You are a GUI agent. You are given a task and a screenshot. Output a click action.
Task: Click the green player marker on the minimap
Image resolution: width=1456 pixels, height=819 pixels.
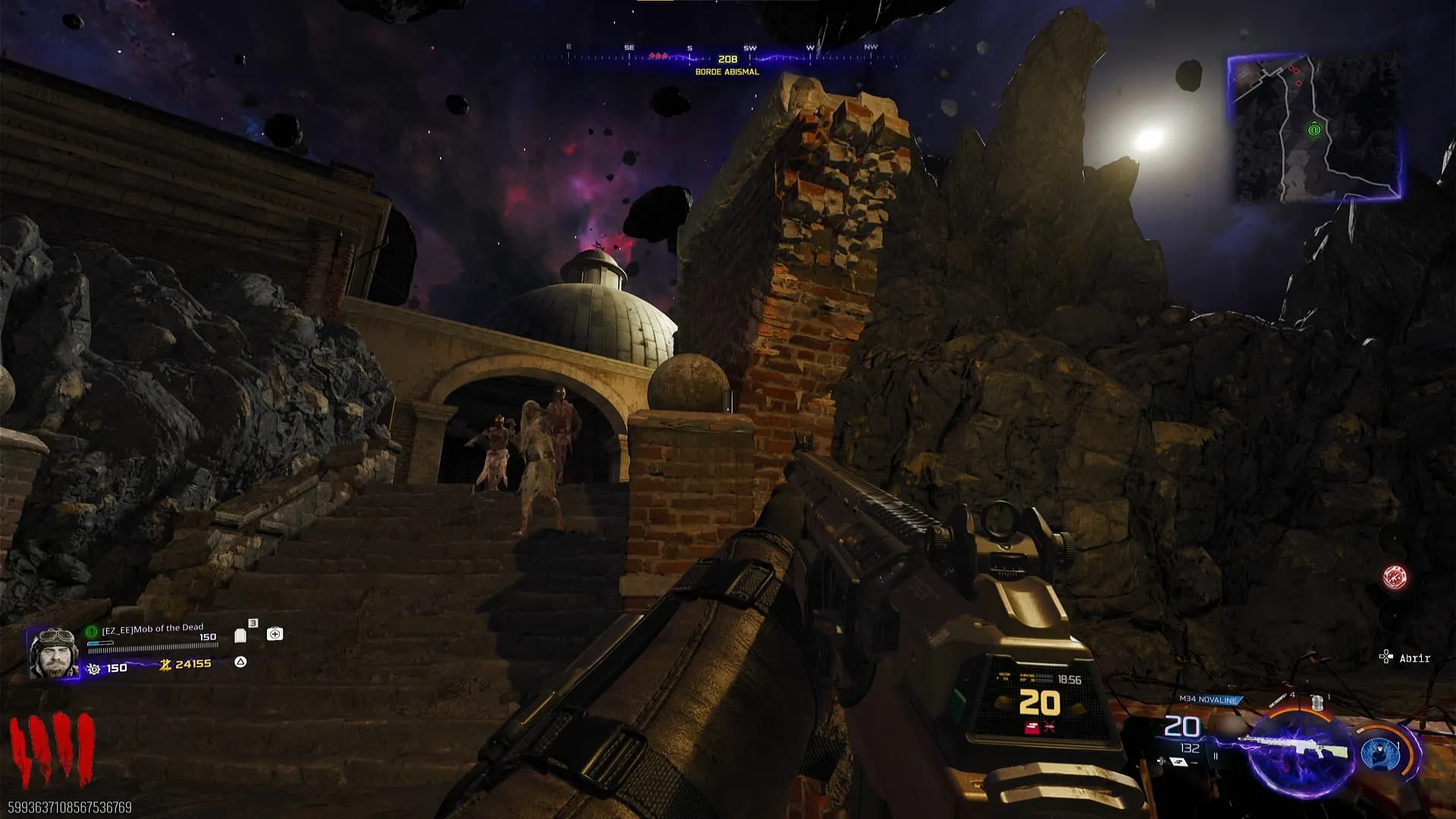pyautogui.click(x=1314, y=130)
